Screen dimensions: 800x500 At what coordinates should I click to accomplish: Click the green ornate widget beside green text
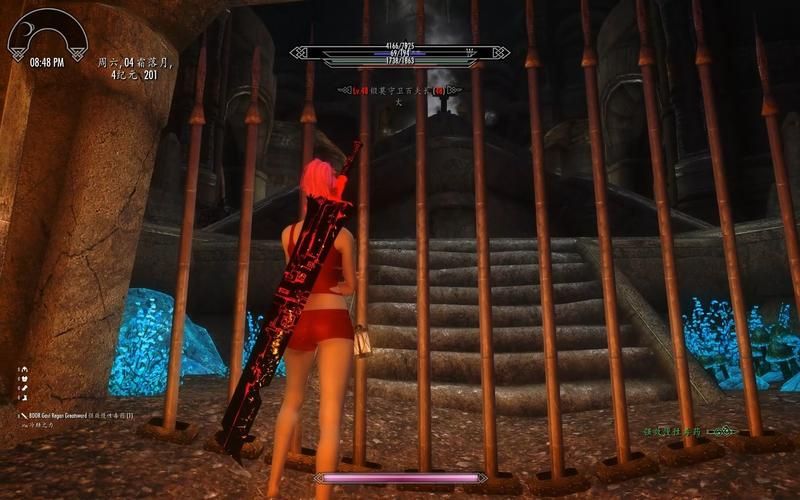pyautogui.click(x=721, y=432)
